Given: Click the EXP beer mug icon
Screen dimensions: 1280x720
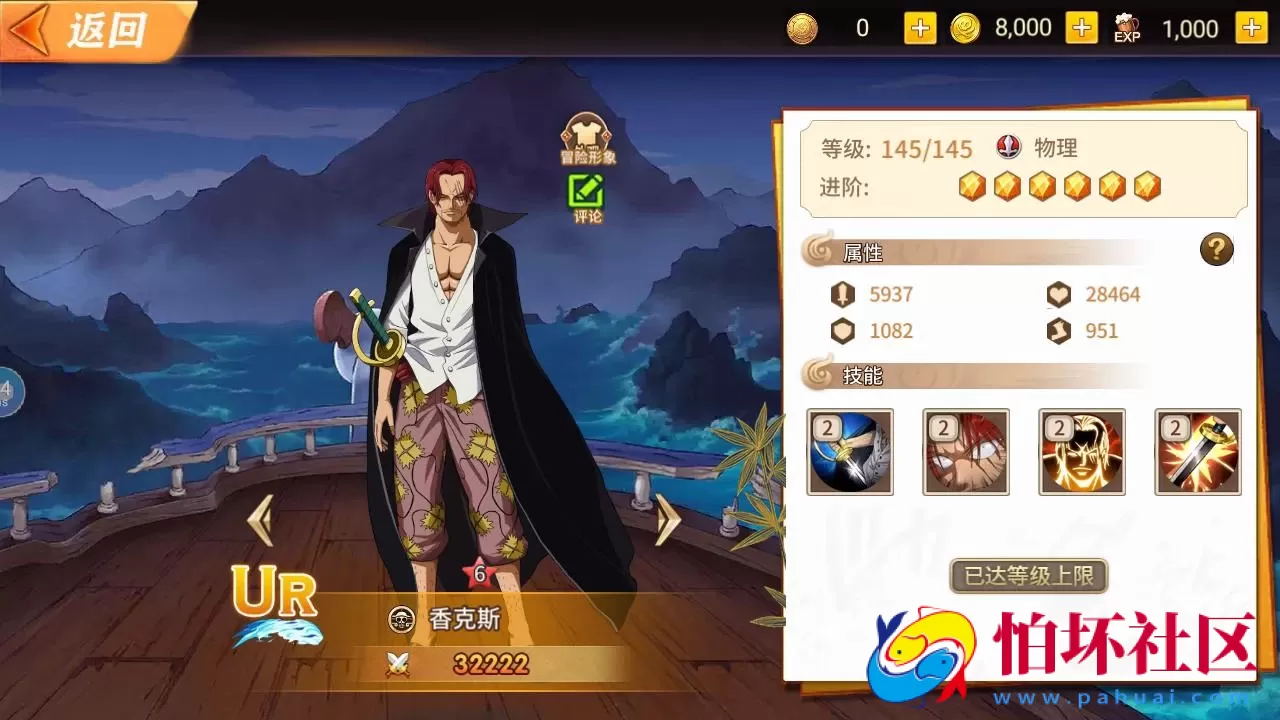Looking at the screenshot, I should (1126, 27).
